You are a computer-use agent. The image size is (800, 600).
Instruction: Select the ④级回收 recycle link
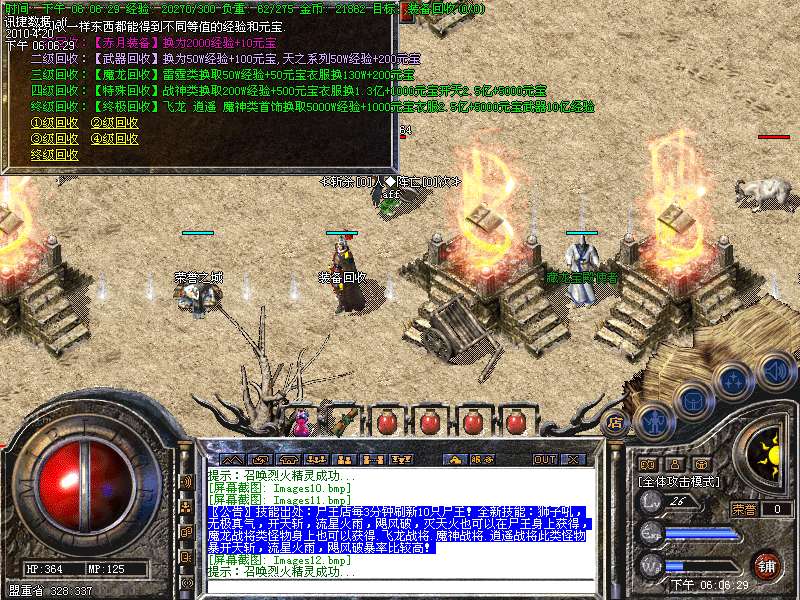coord(114,139)
